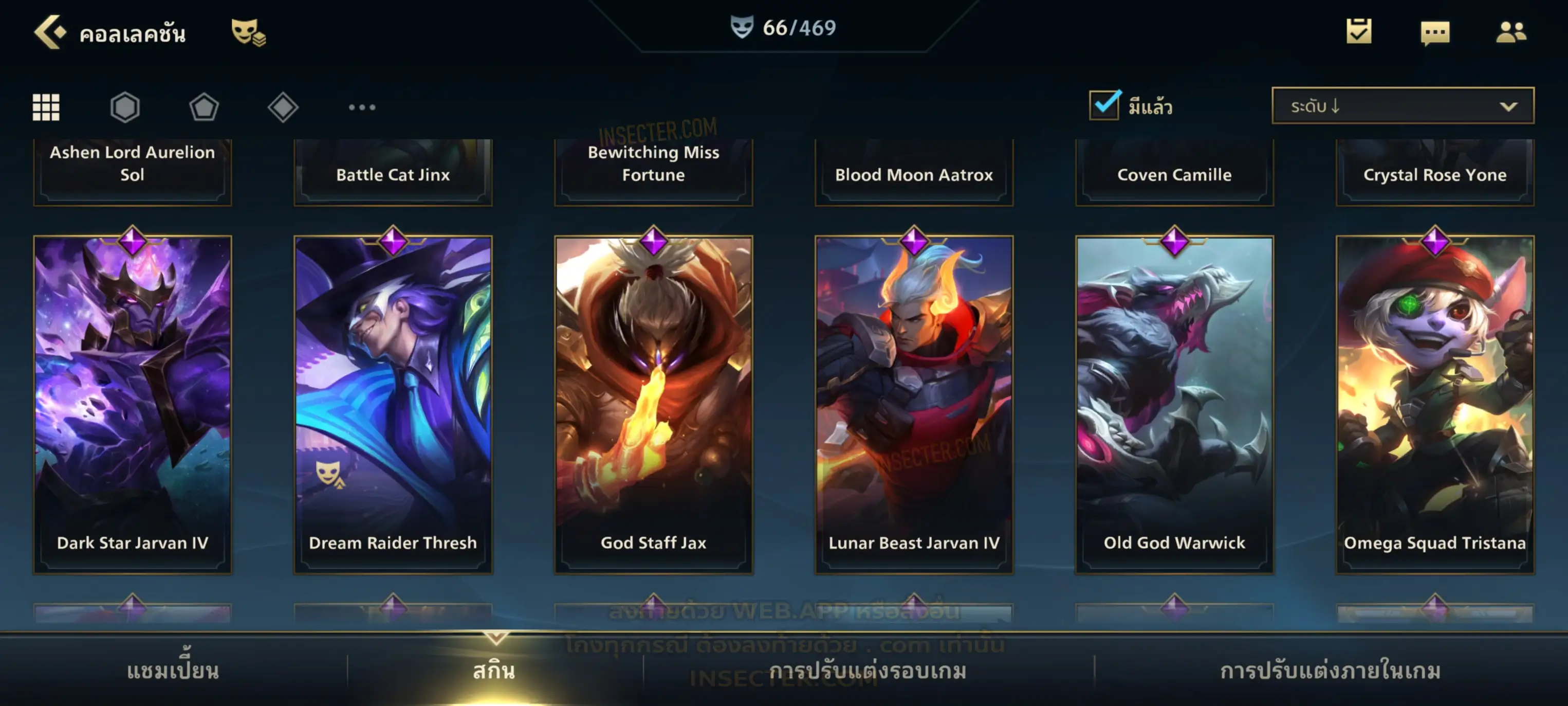Screen dimensions: 1568x706
Task: Switch to the แชมเปี้ยน champions tab
Action: 173,671
